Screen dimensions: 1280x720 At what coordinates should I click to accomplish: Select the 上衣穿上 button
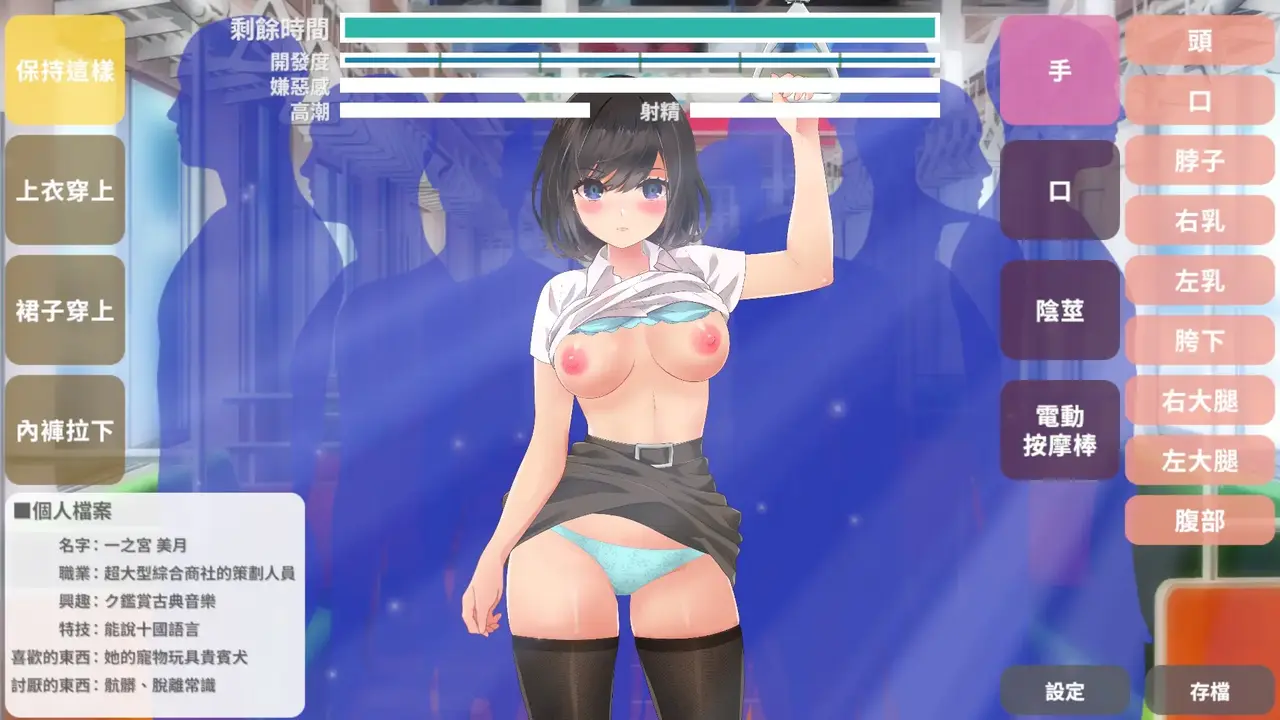[x=65, y=191]
